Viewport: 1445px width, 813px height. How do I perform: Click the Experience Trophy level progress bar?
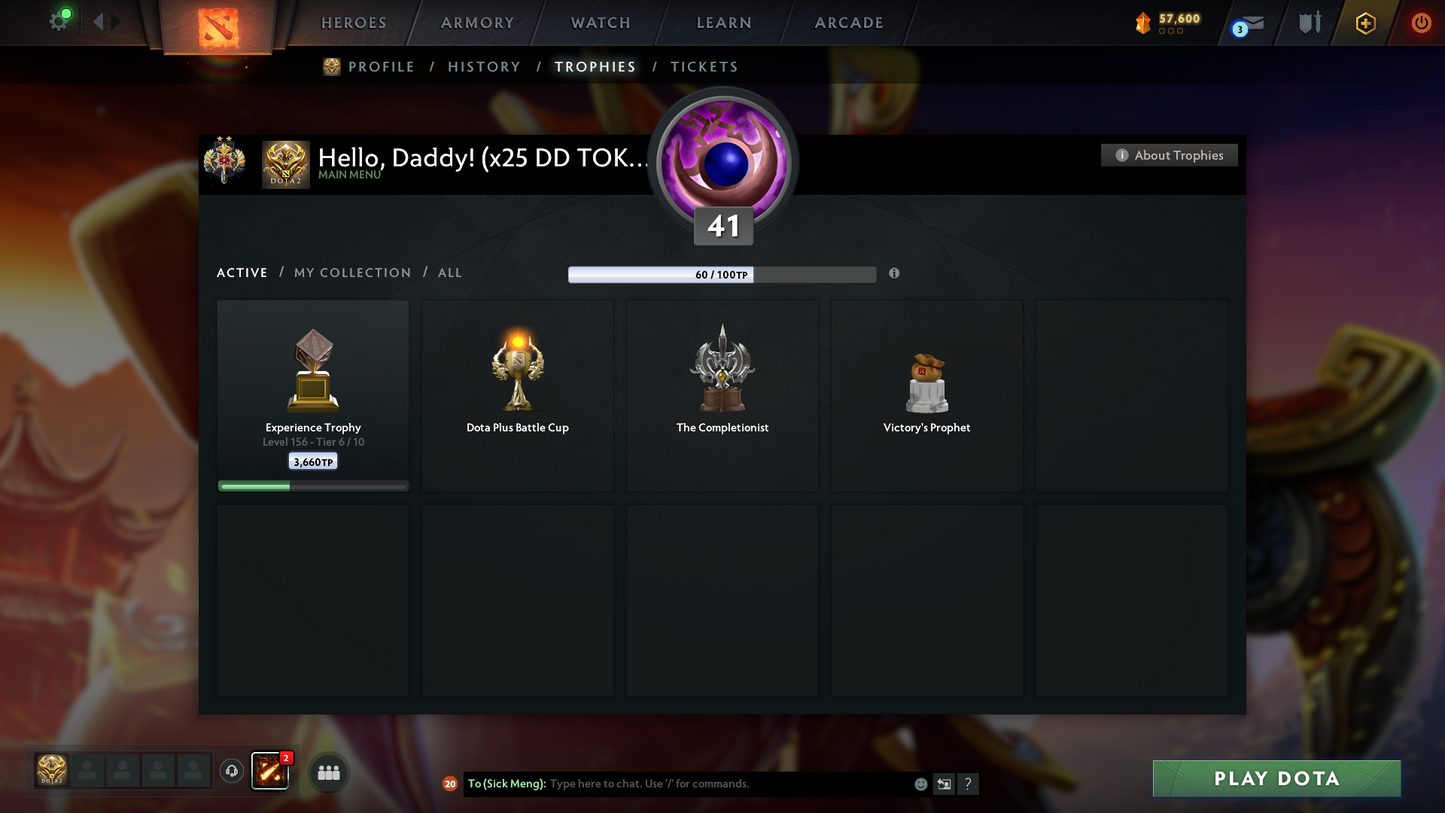[x=313, y=485]
